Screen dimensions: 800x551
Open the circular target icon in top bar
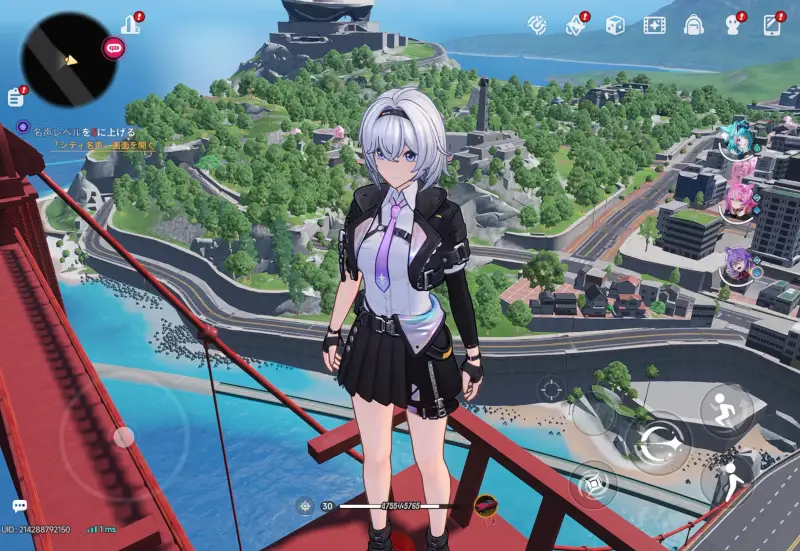click(x=538, y=24)
